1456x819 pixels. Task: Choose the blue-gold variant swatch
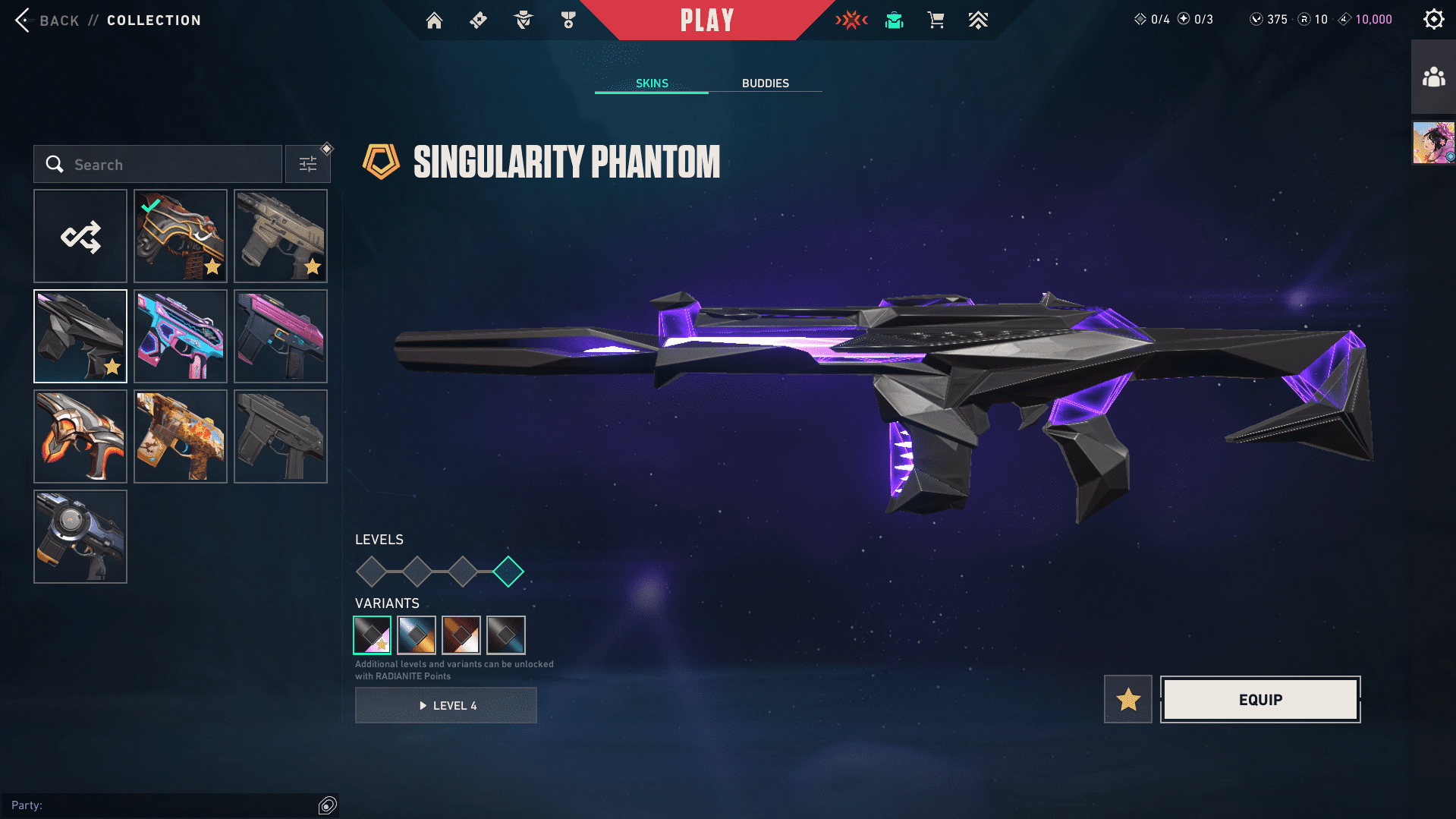coord(417,635)
